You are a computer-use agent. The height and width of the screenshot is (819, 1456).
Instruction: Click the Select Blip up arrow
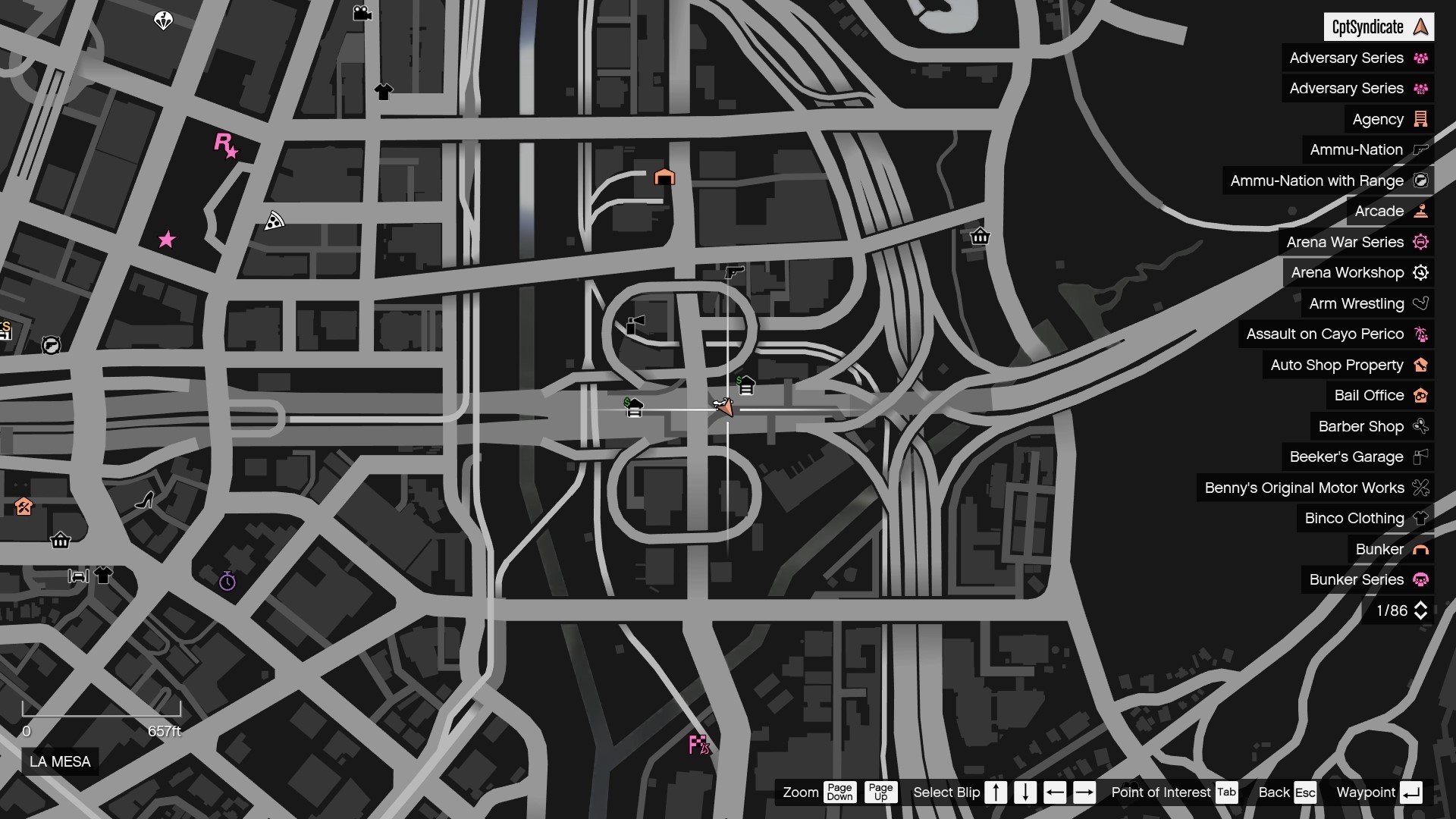996,792
